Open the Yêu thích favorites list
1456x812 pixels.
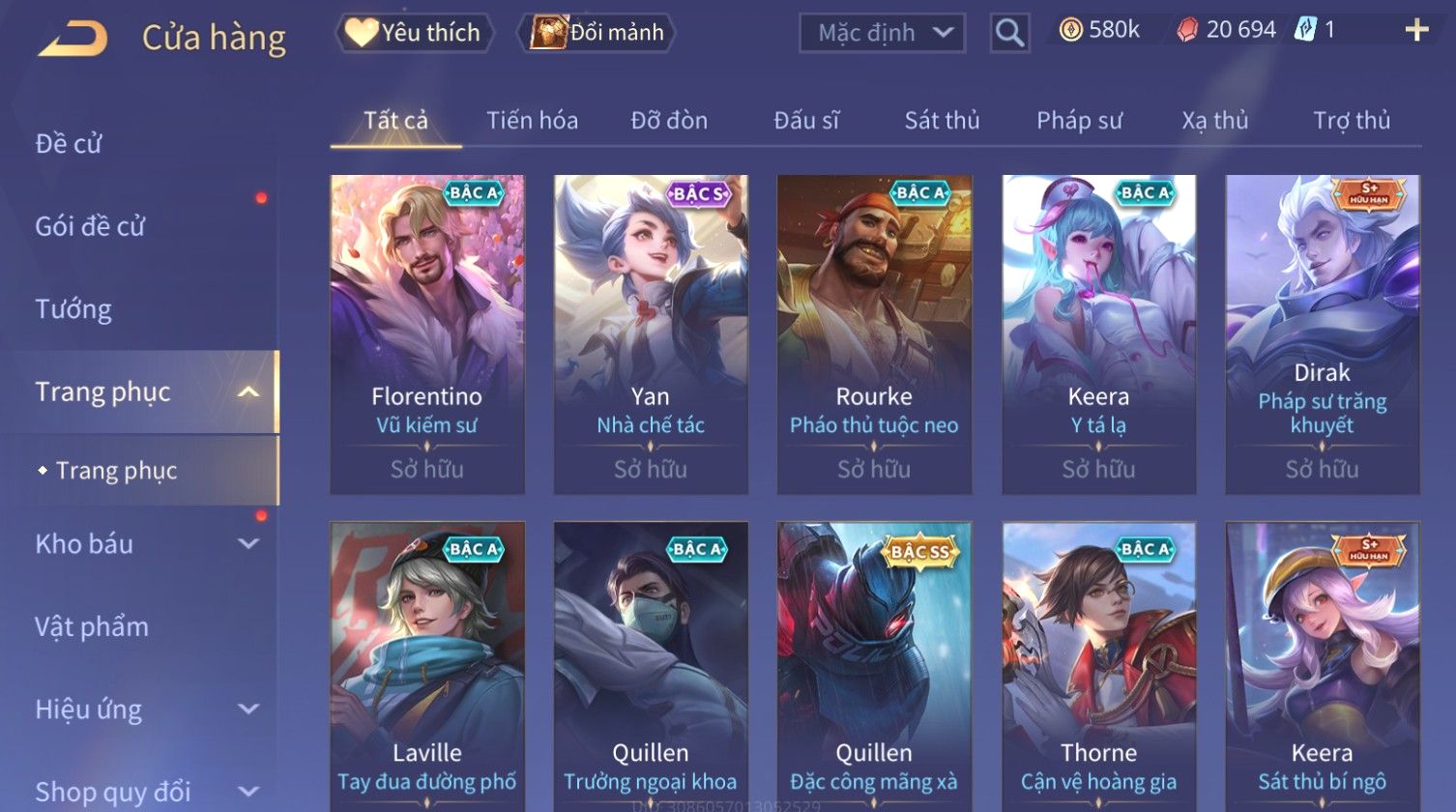point(414,33)
